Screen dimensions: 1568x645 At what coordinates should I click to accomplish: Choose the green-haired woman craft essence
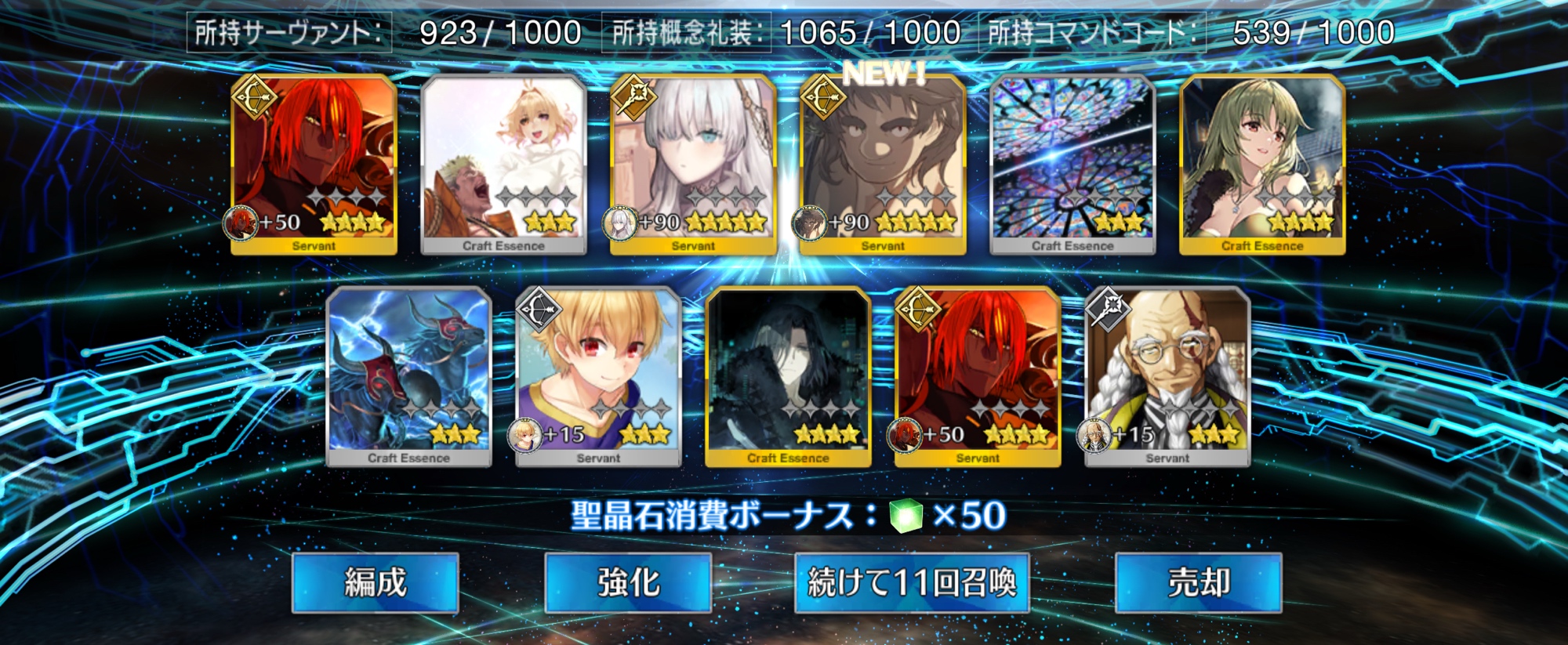pos(1262,164)
